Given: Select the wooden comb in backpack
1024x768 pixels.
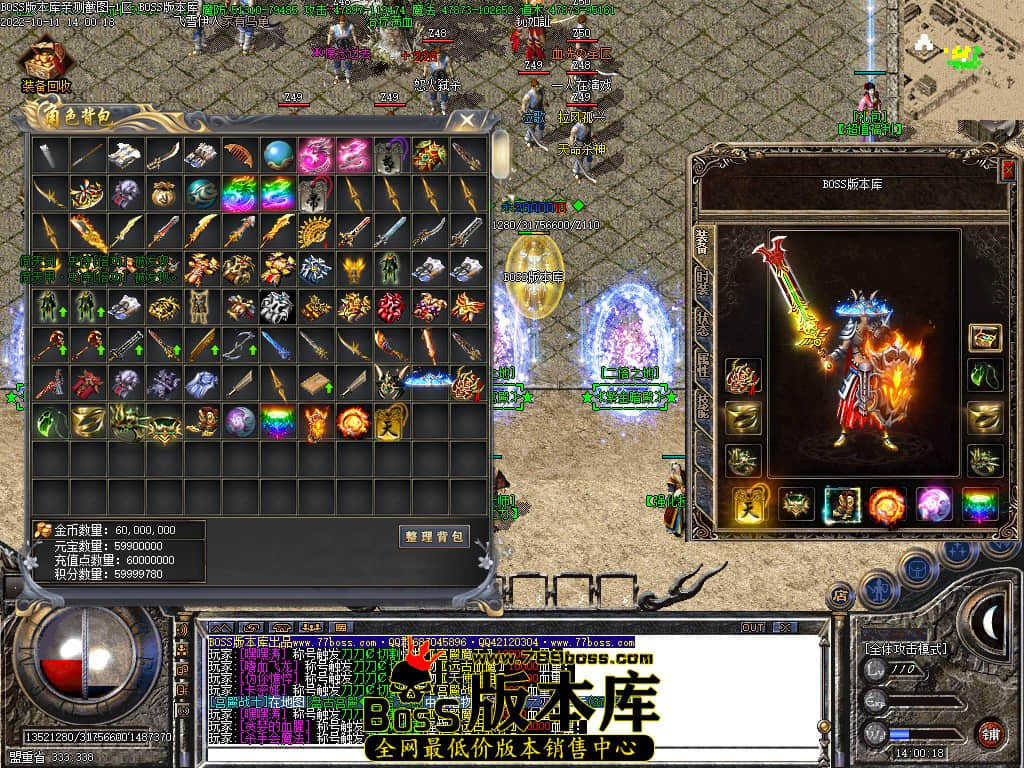Looking at the screenshot, I should (x=240, y=155).
